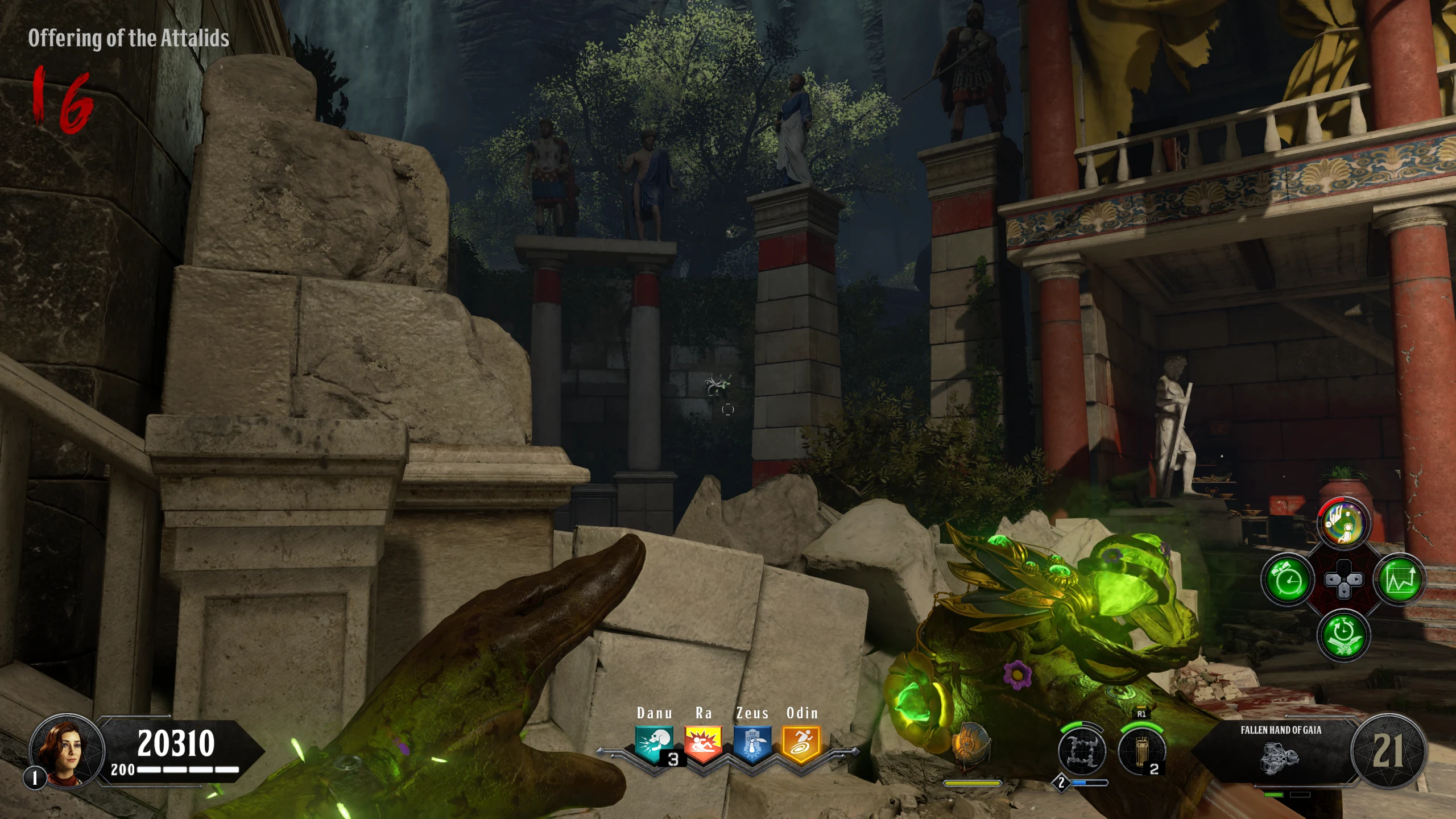This screenshot has width=1456, height=819.
Task: Use the green stopwatch and blades elixir
Action: [1343, 635]
